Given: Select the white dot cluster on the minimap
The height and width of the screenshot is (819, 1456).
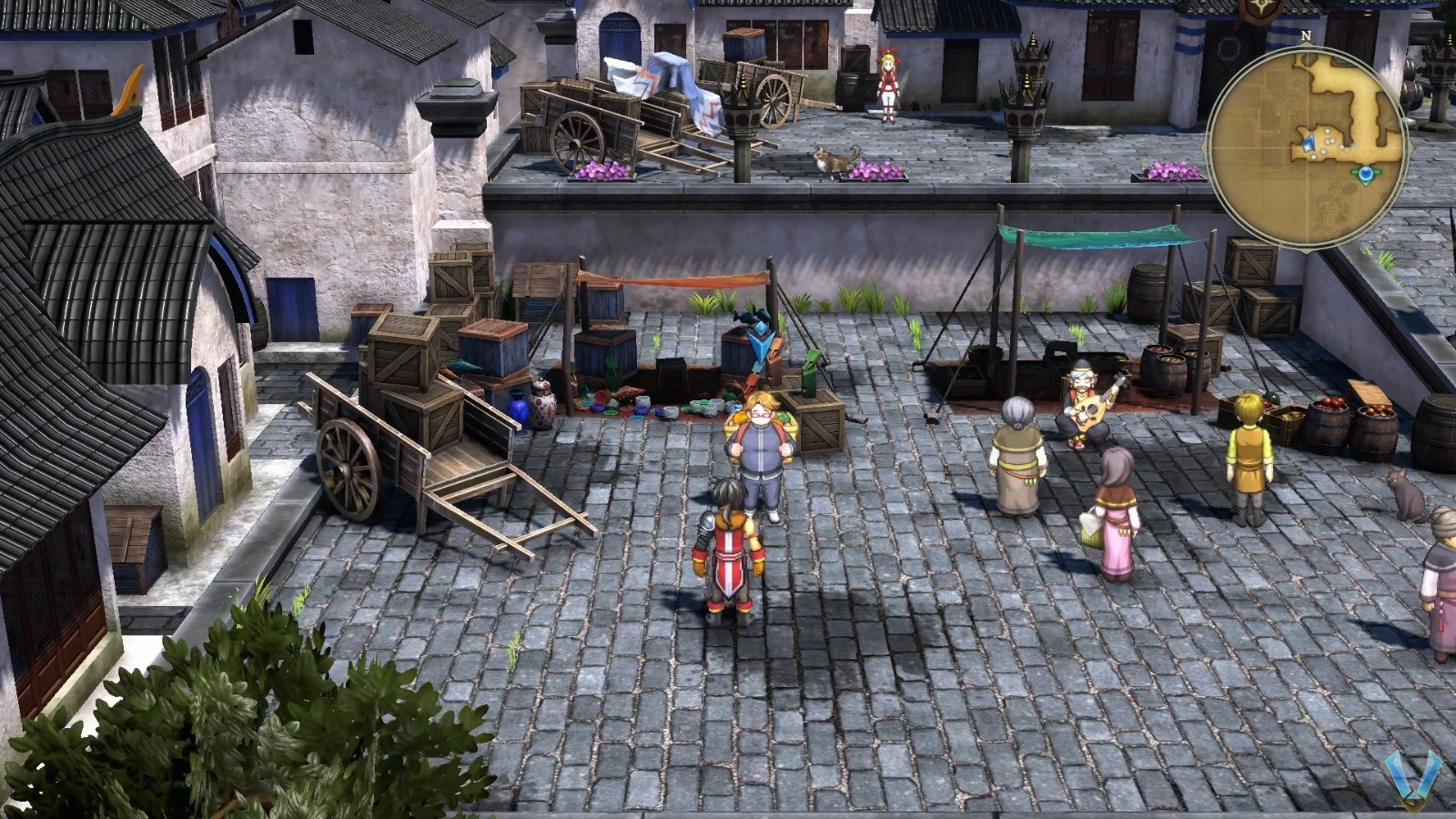Looking at the screenshot, I should click(x=1329, y=141).
